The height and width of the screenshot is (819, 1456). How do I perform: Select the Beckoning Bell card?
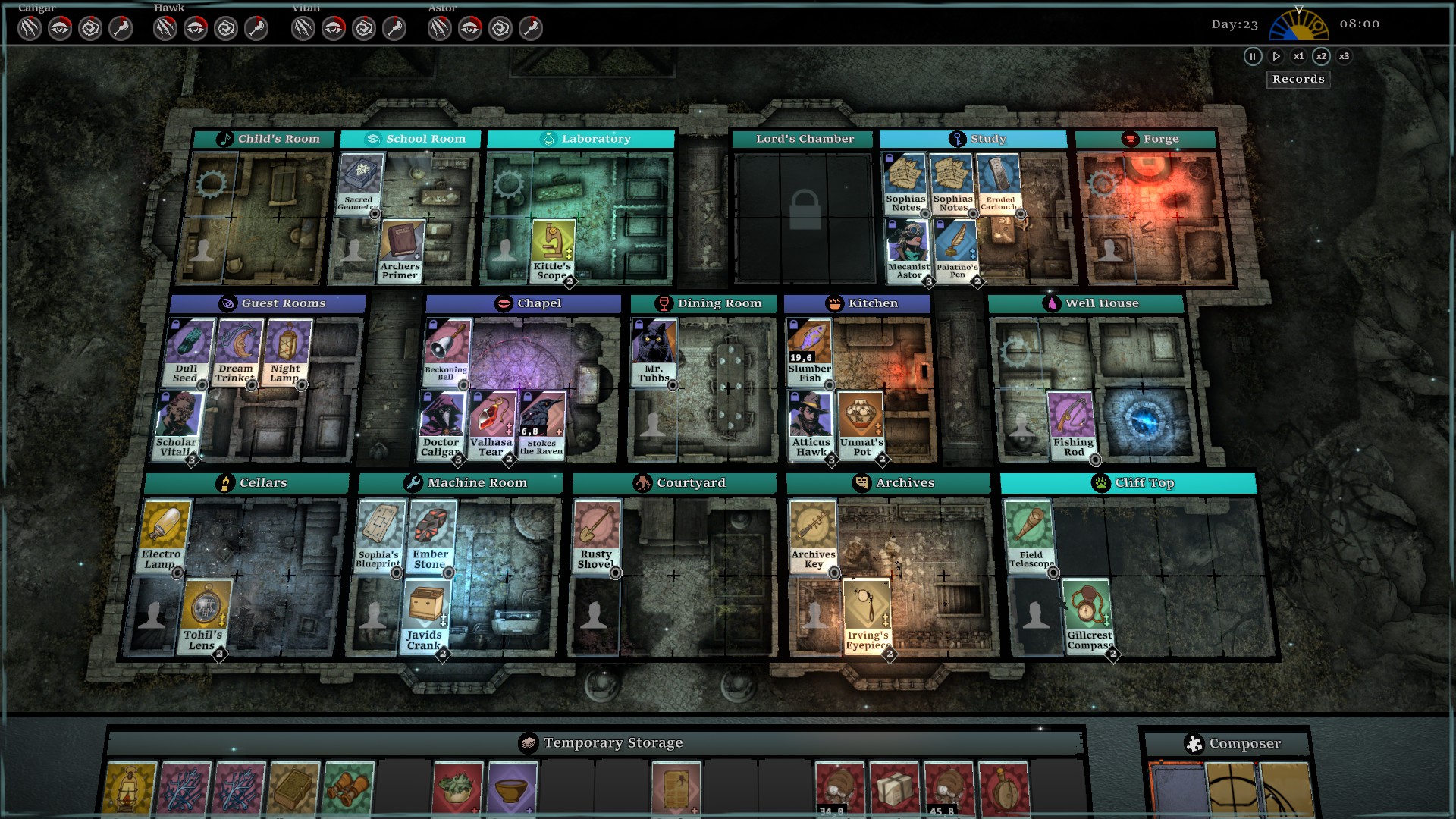[x=447, y=352]
